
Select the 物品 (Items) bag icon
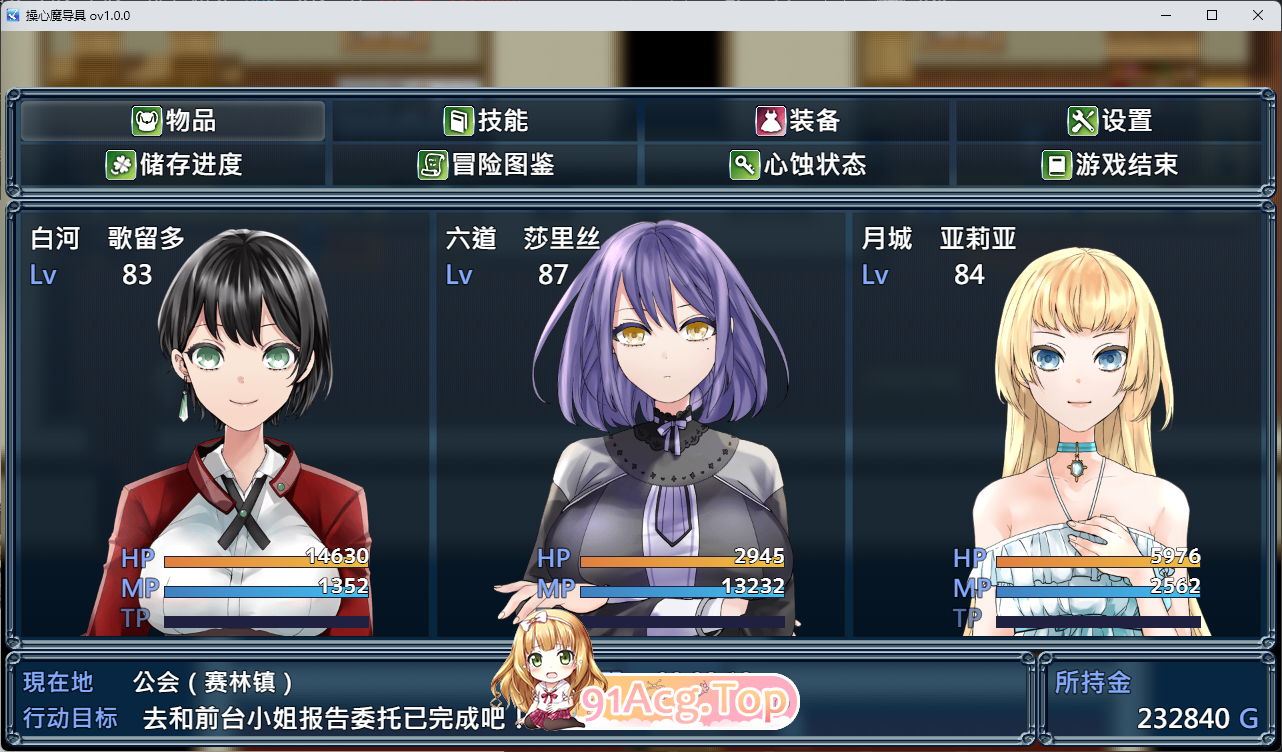(x=146, y=120)
